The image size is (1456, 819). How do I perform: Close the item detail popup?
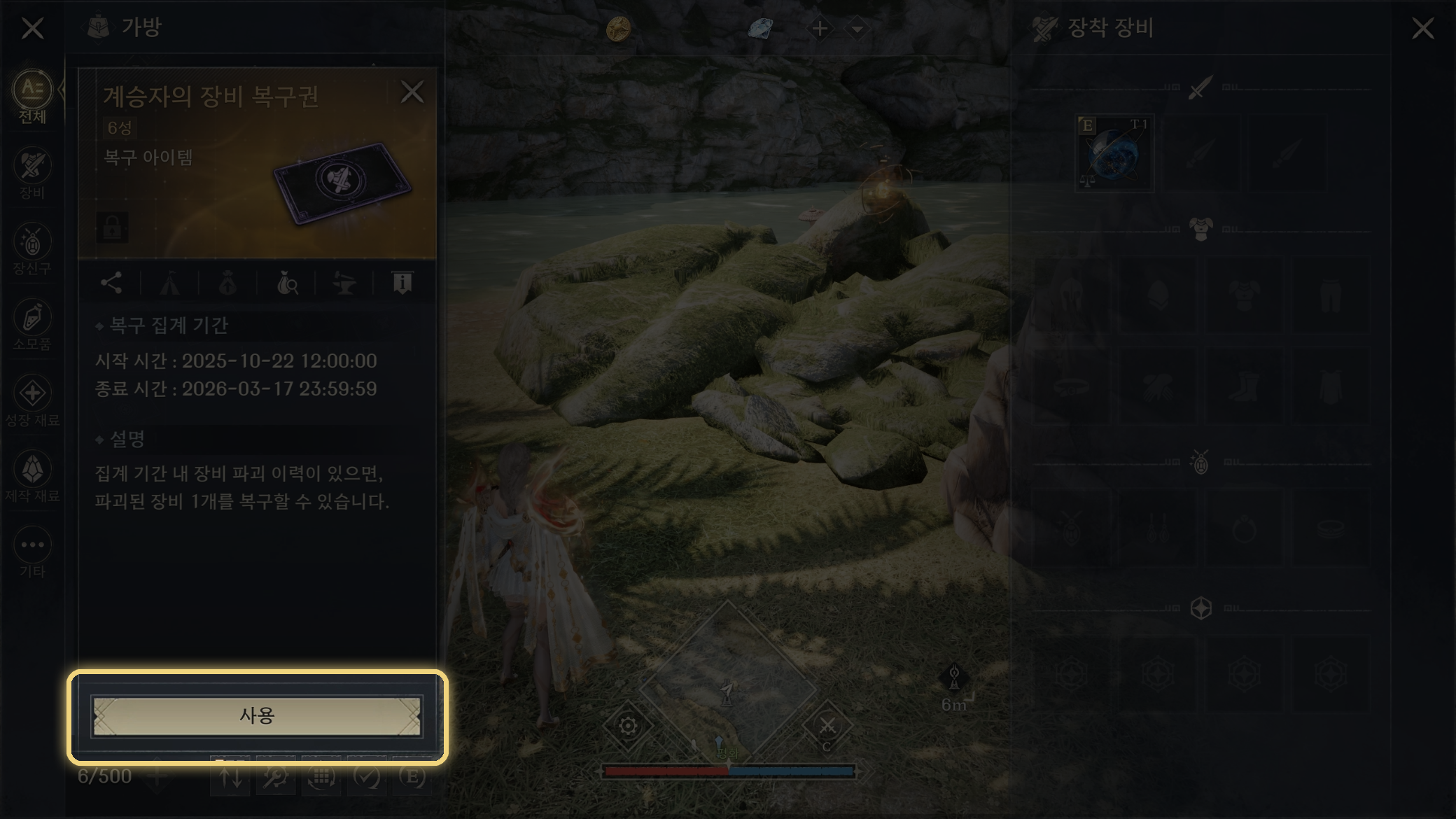coord(412,92)
